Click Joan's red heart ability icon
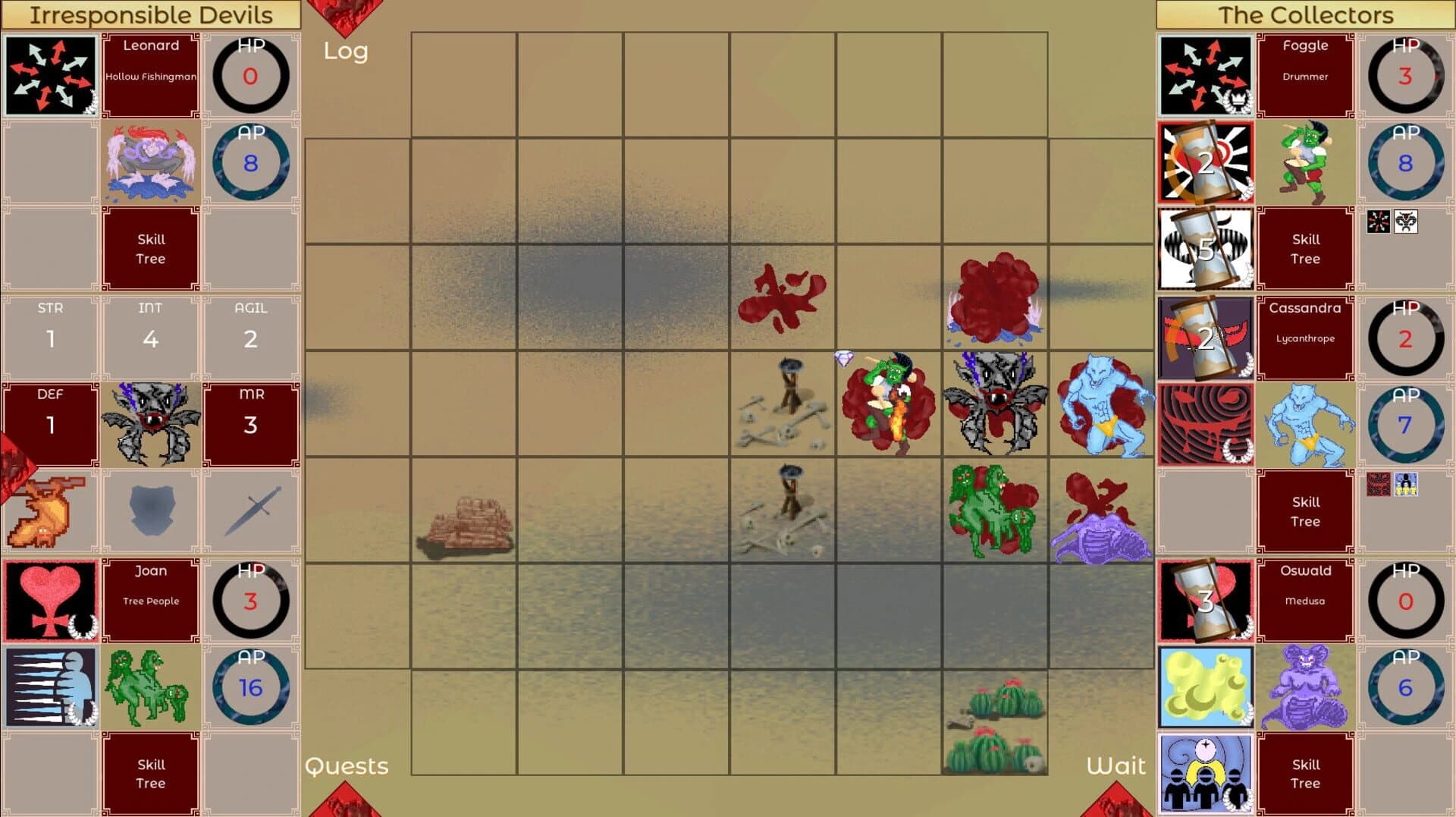 coord(50,599)
